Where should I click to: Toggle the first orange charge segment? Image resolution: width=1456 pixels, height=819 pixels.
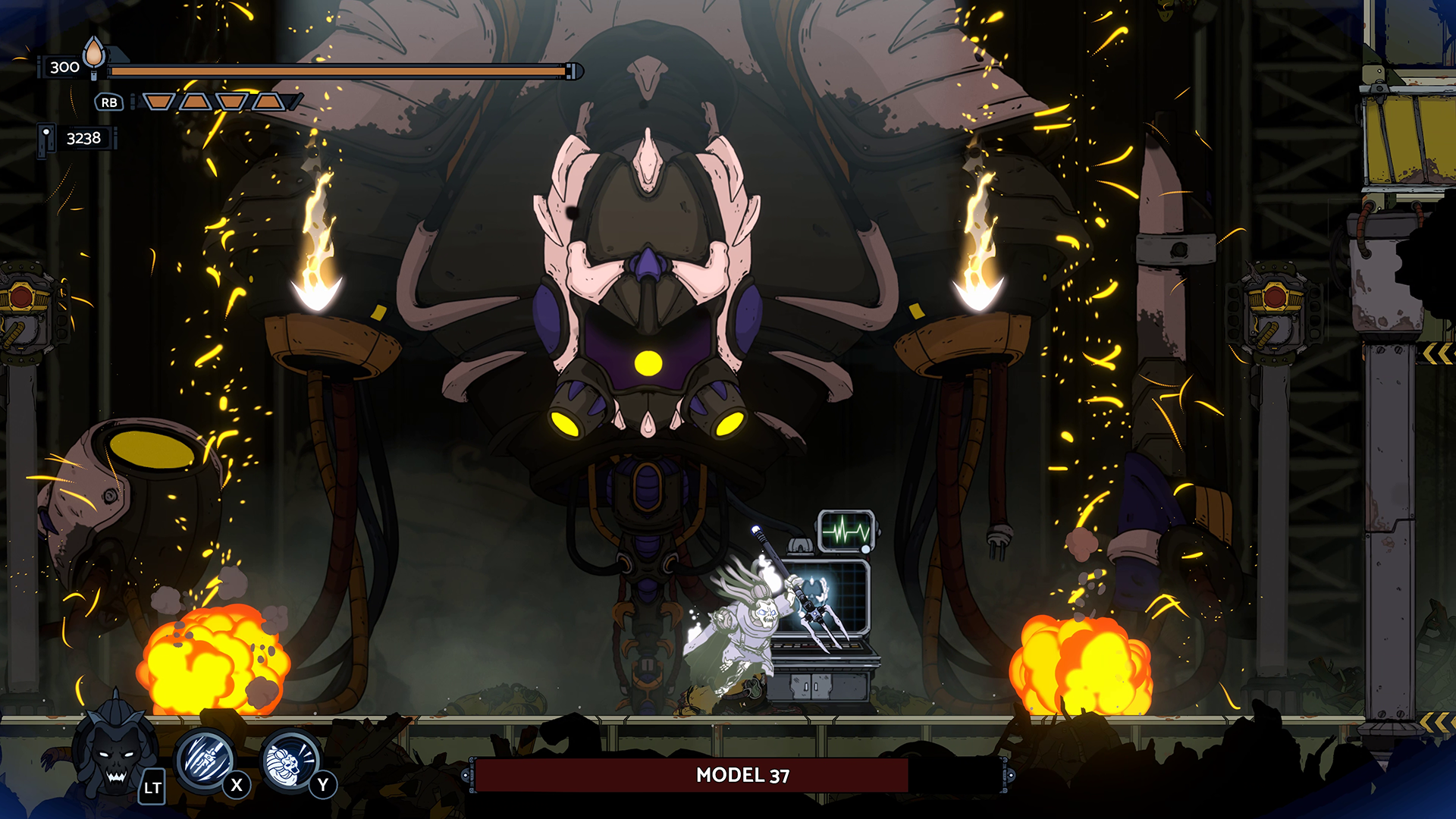(157, 99)
